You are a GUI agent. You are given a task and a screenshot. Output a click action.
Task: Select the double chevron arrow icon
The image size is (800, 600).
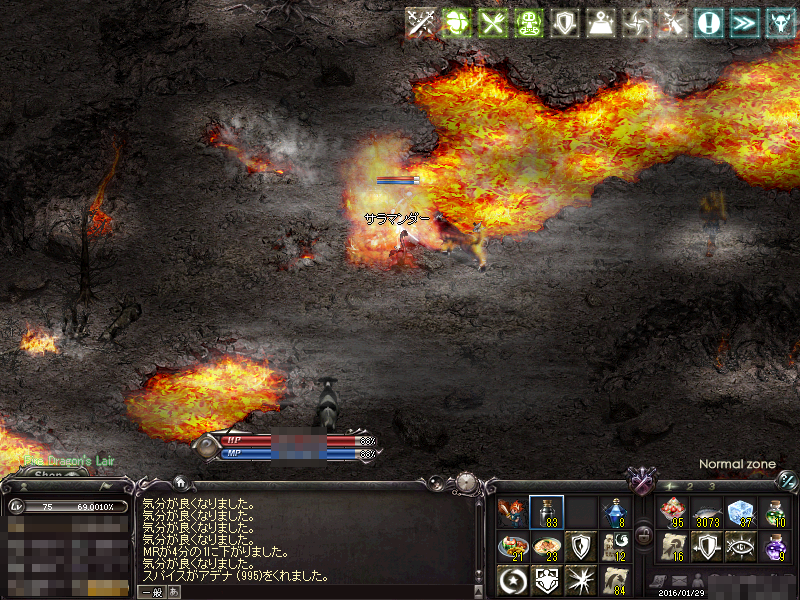pyautogui.click(x=744, y=22)
